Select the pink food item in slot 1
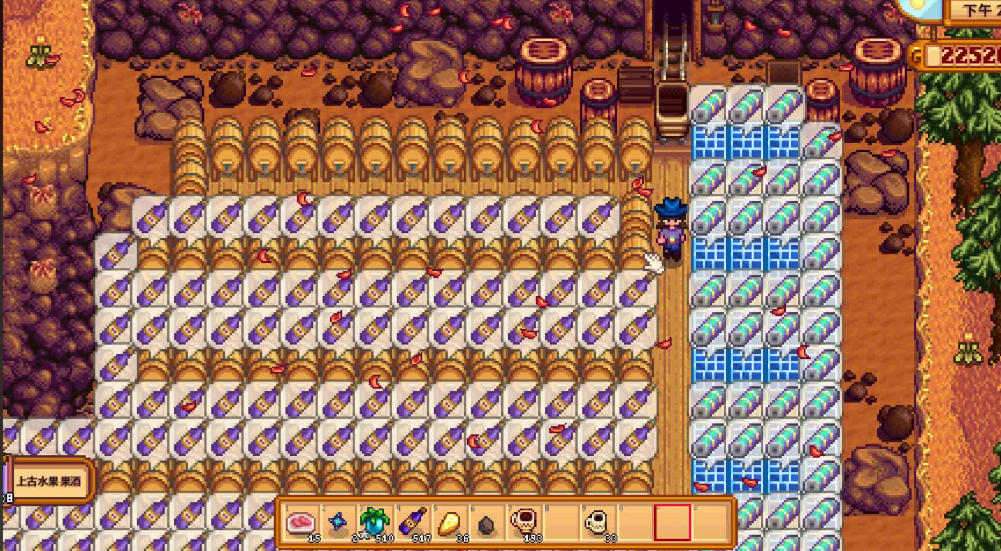 click(300, 522)
